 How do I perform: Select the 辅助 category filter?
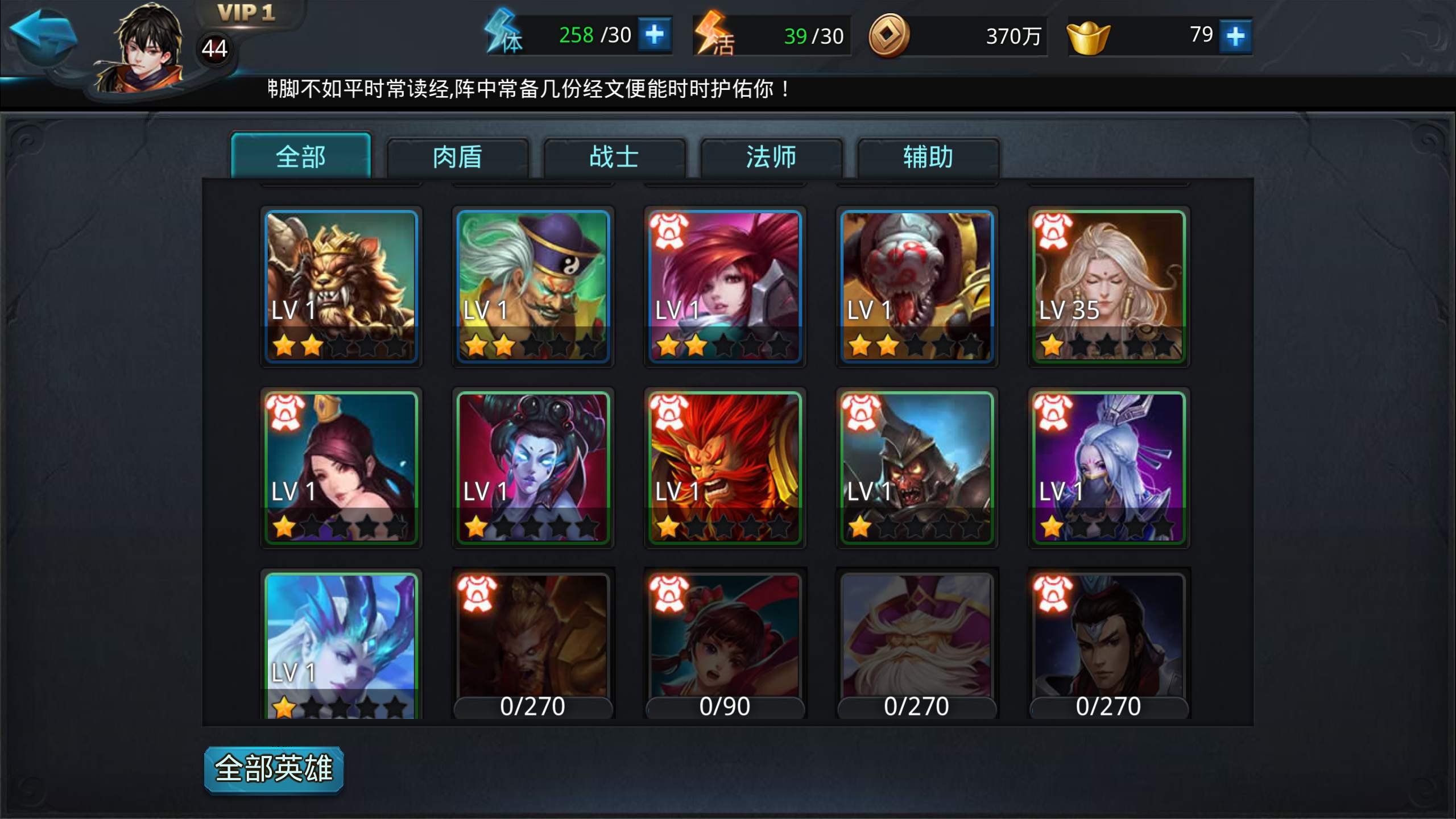coord(926,158)
